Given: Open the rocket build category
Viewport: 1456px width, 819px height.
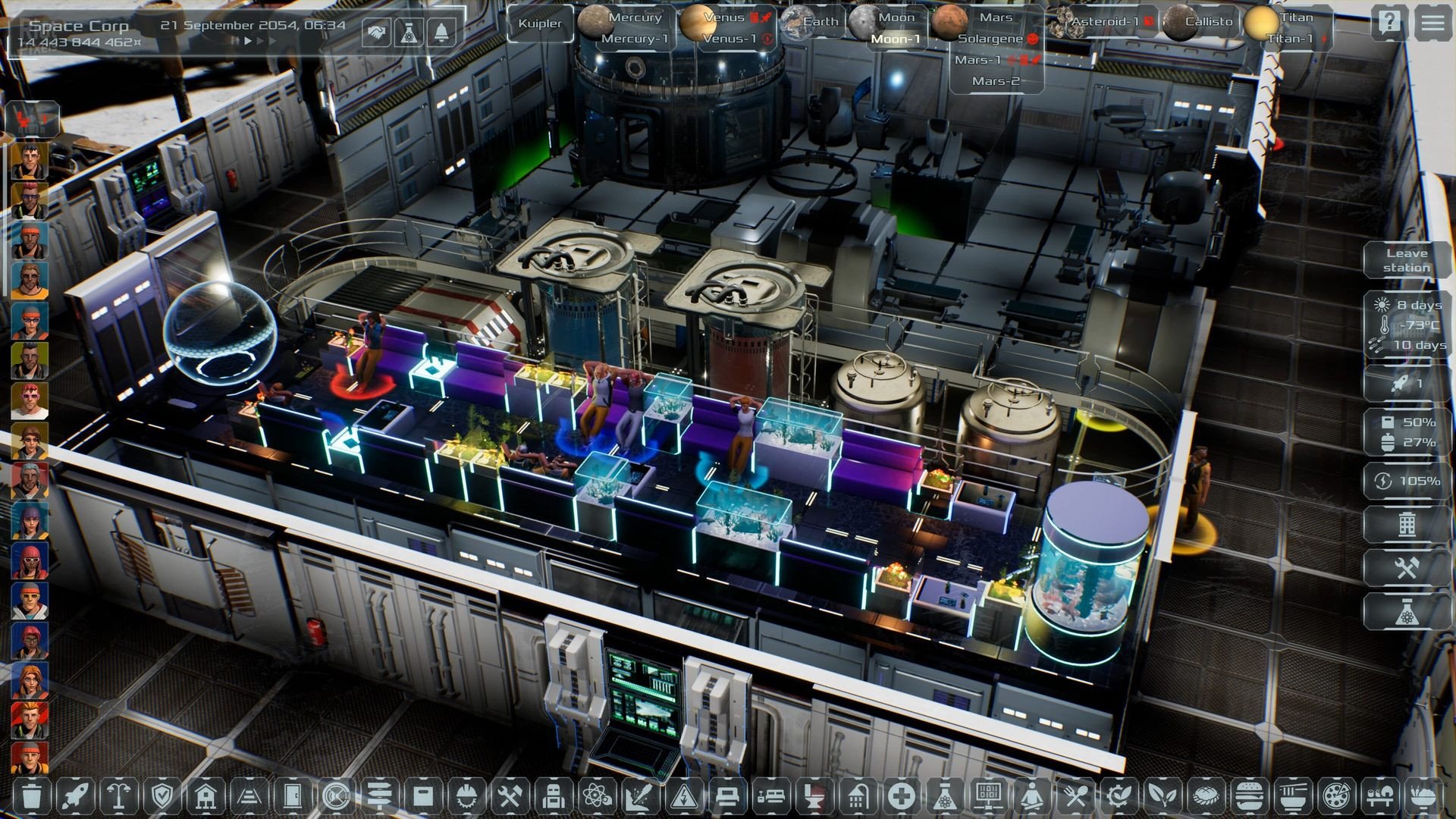Looking at the screenshot, I should coord(75,796).
